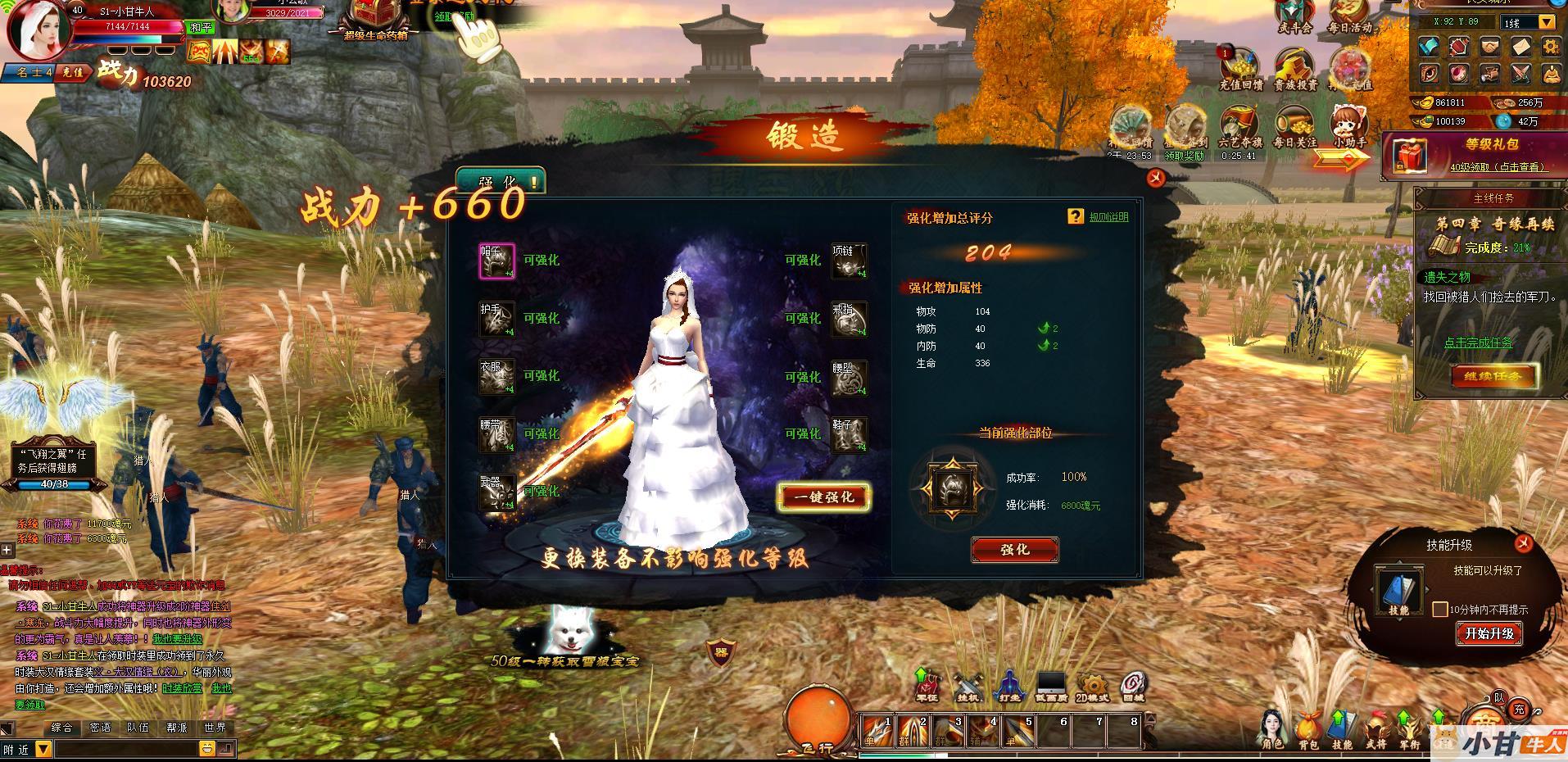
Task: Tick the 10分钟内不再提示 checkbox
Action: (x=1439, y=610)
